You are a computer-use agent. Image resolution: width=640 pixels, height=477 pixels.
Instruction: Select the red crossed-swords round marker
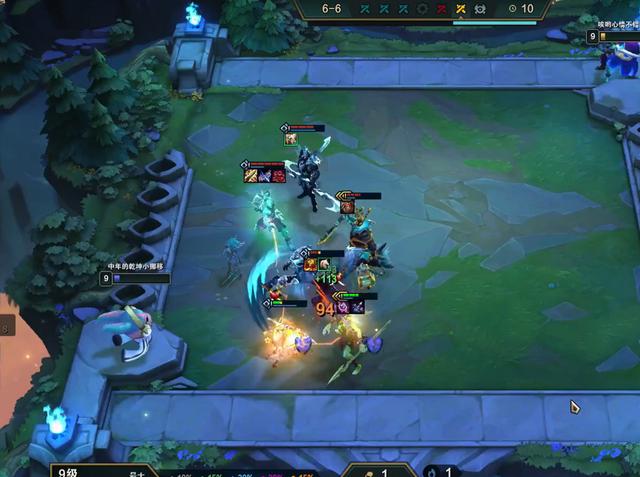(441, 9)
